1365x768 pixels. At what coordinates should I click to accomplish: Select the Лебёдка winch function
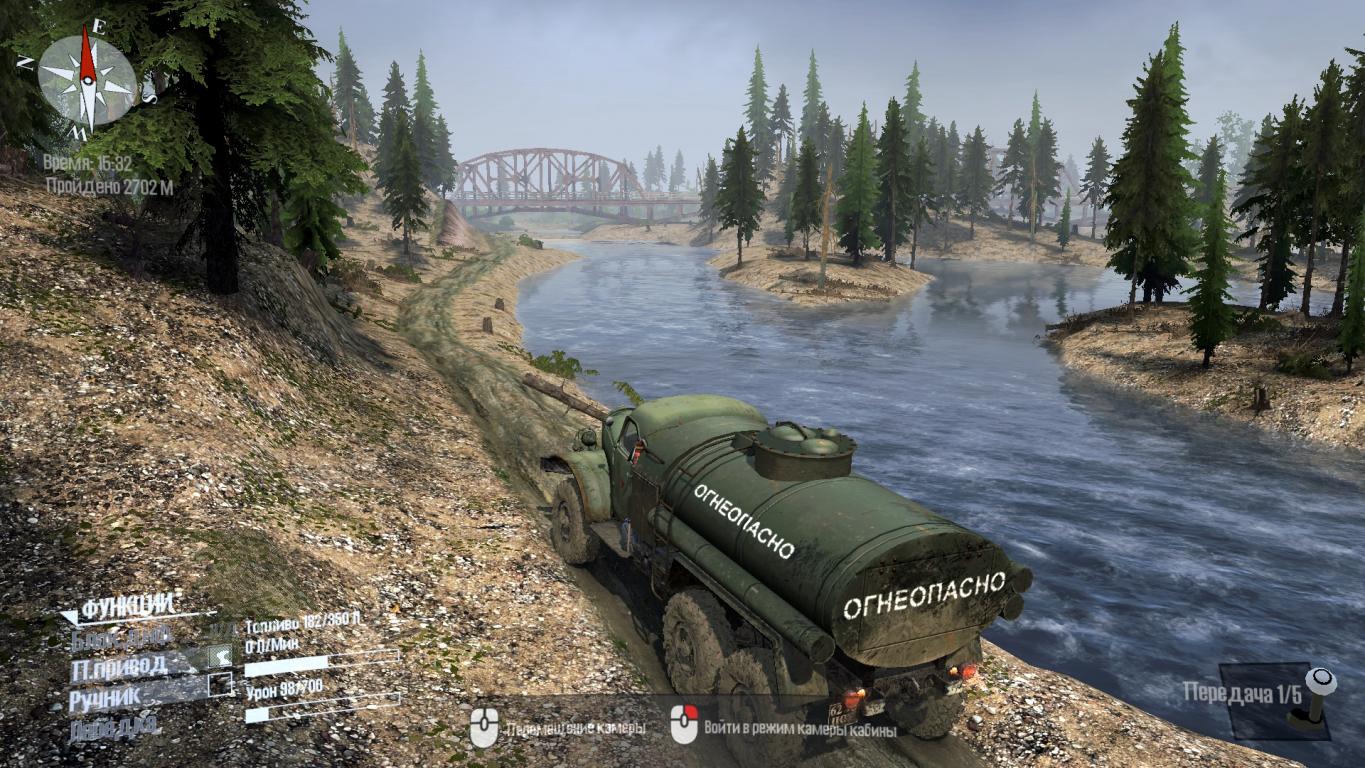click(114, 727)
